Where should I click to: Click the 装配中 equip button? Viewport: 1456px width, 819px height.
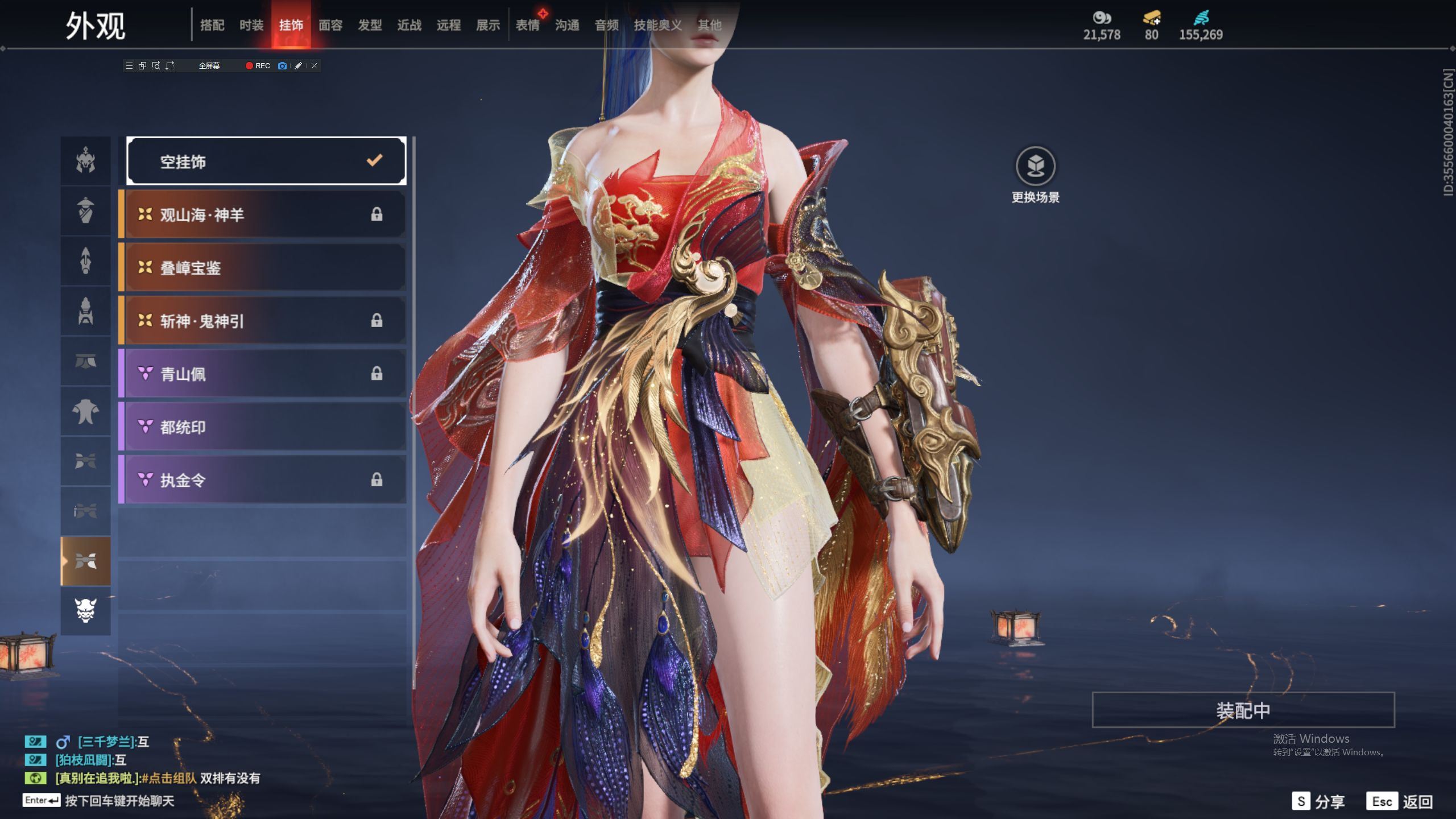tap(1243, 710)
